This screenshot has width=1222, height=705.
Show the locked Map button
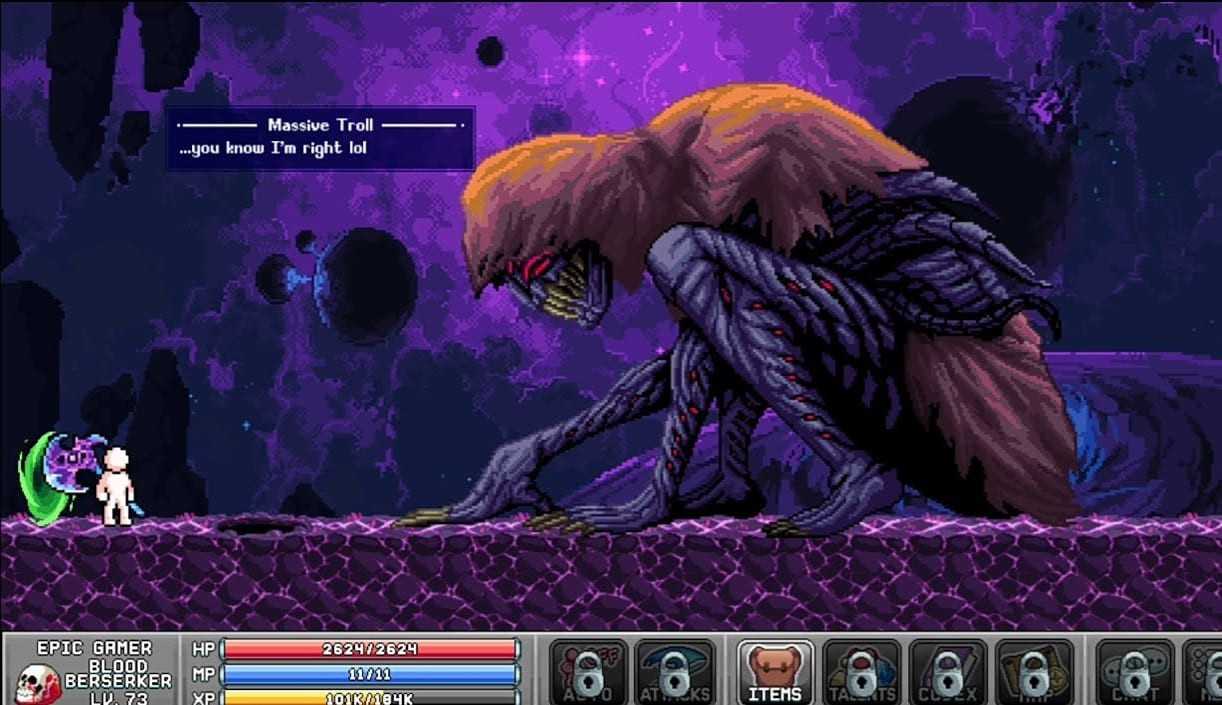click(x=1034, y=672)
